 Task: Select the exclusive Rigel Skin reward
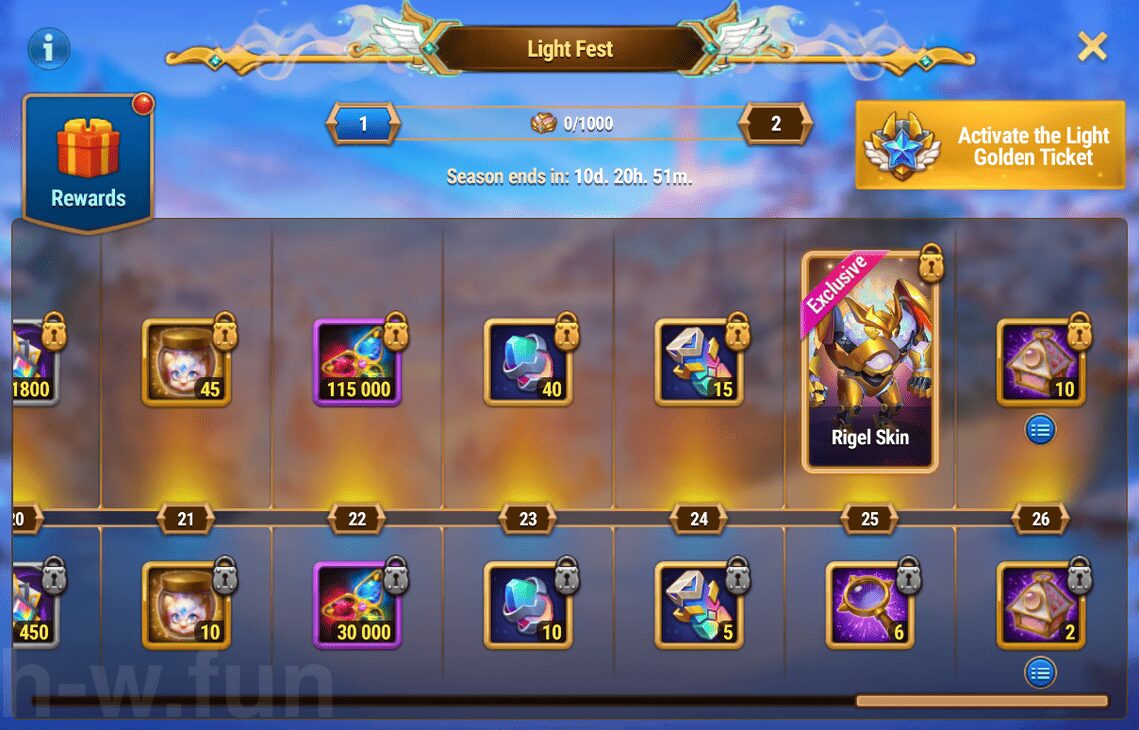point(869,362)
